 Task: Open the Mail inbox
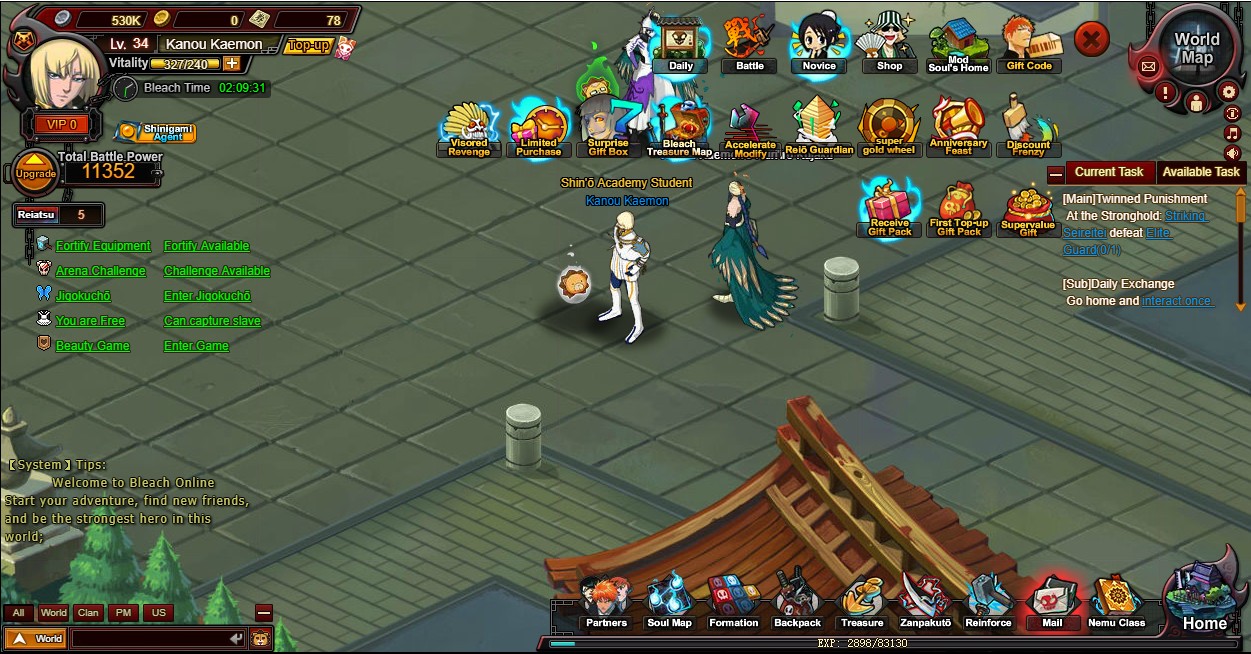click(x=1051, y=603)
